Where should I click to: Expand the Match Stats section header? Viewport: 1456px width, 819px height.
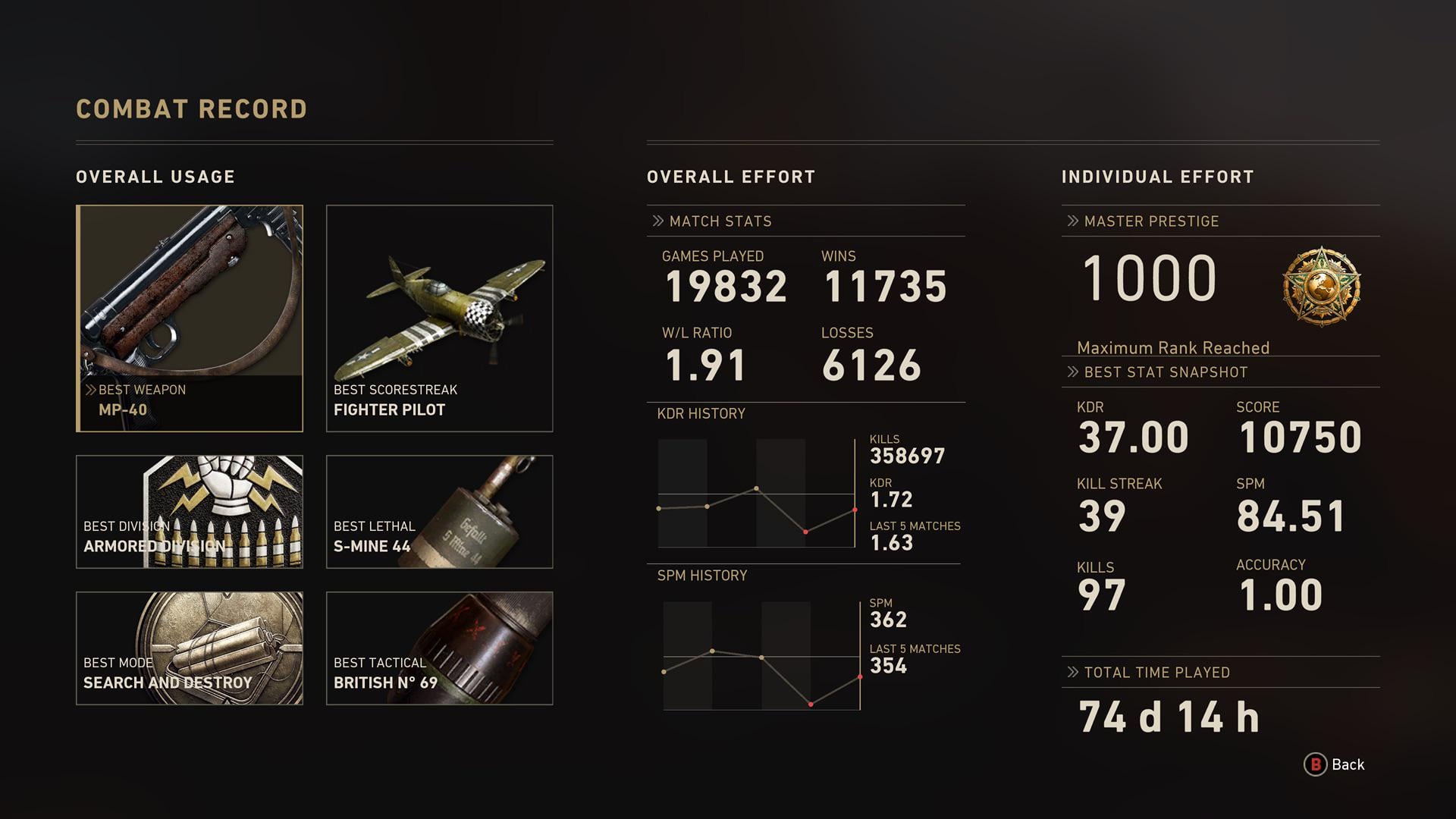720,221
